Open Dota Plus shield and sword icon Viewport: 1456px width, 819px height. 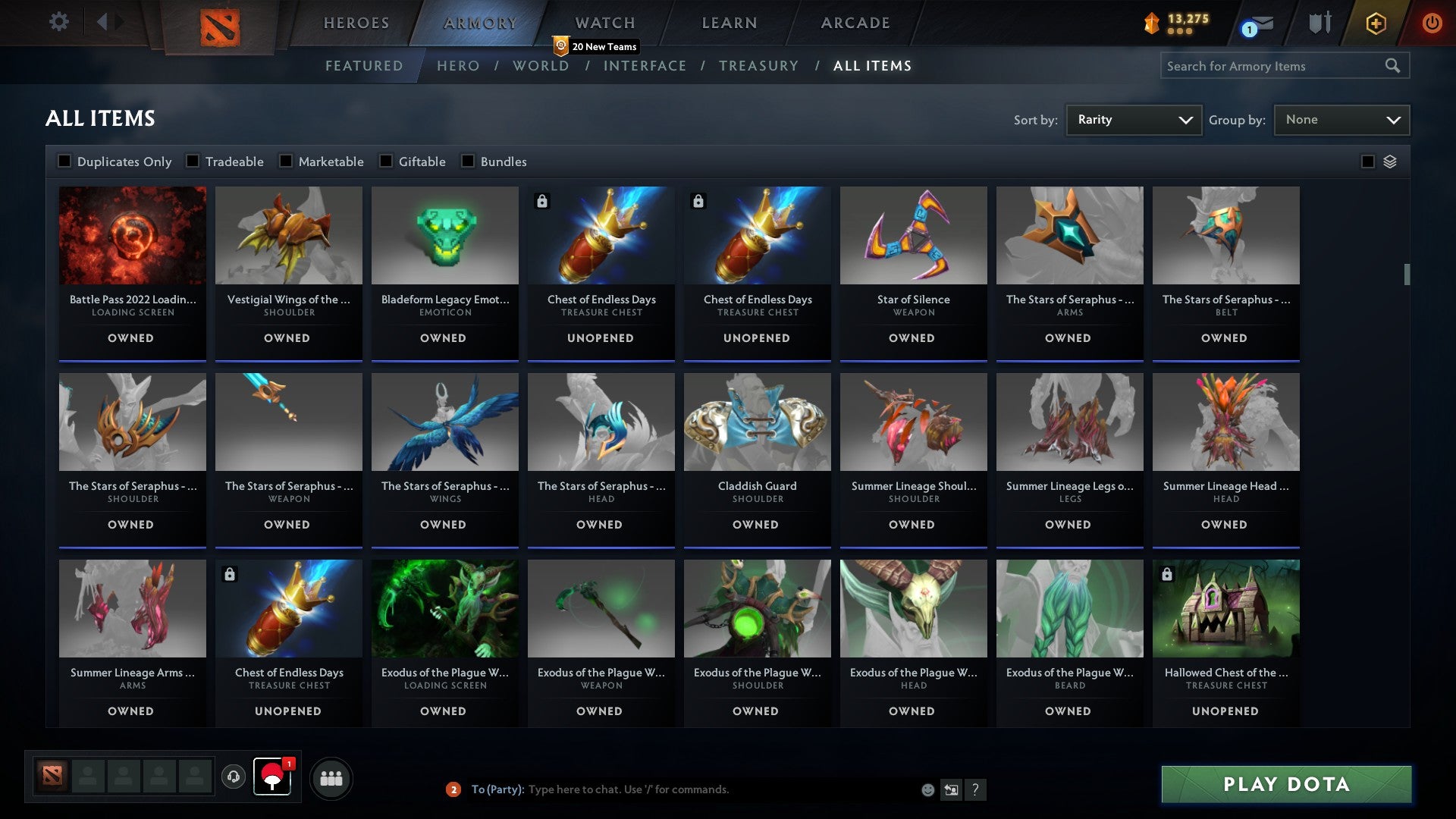1319,23
